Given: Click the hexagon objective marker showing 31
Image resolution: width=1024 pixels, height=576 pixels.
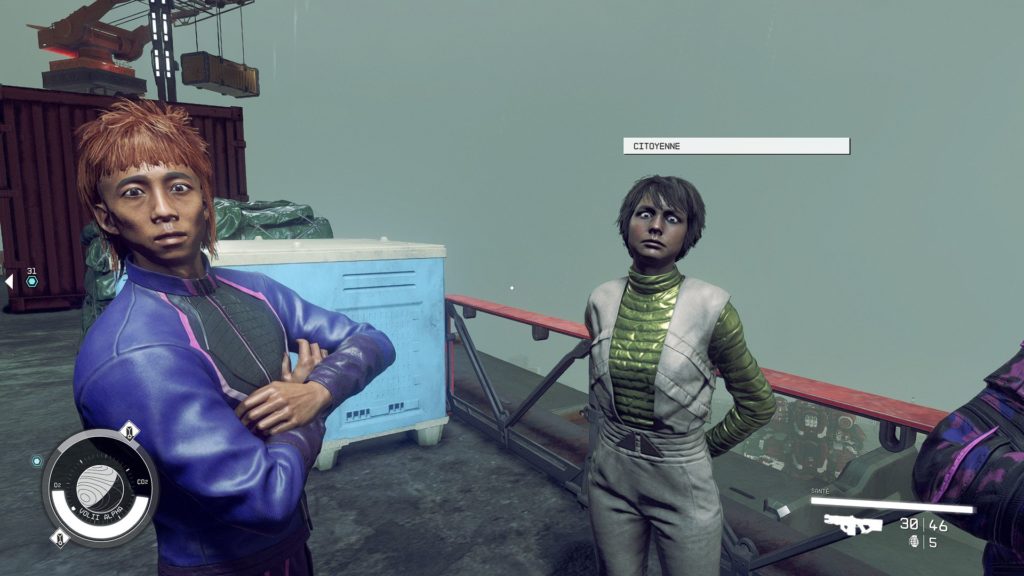Looking at the screenshot, I should click(32, 282).
